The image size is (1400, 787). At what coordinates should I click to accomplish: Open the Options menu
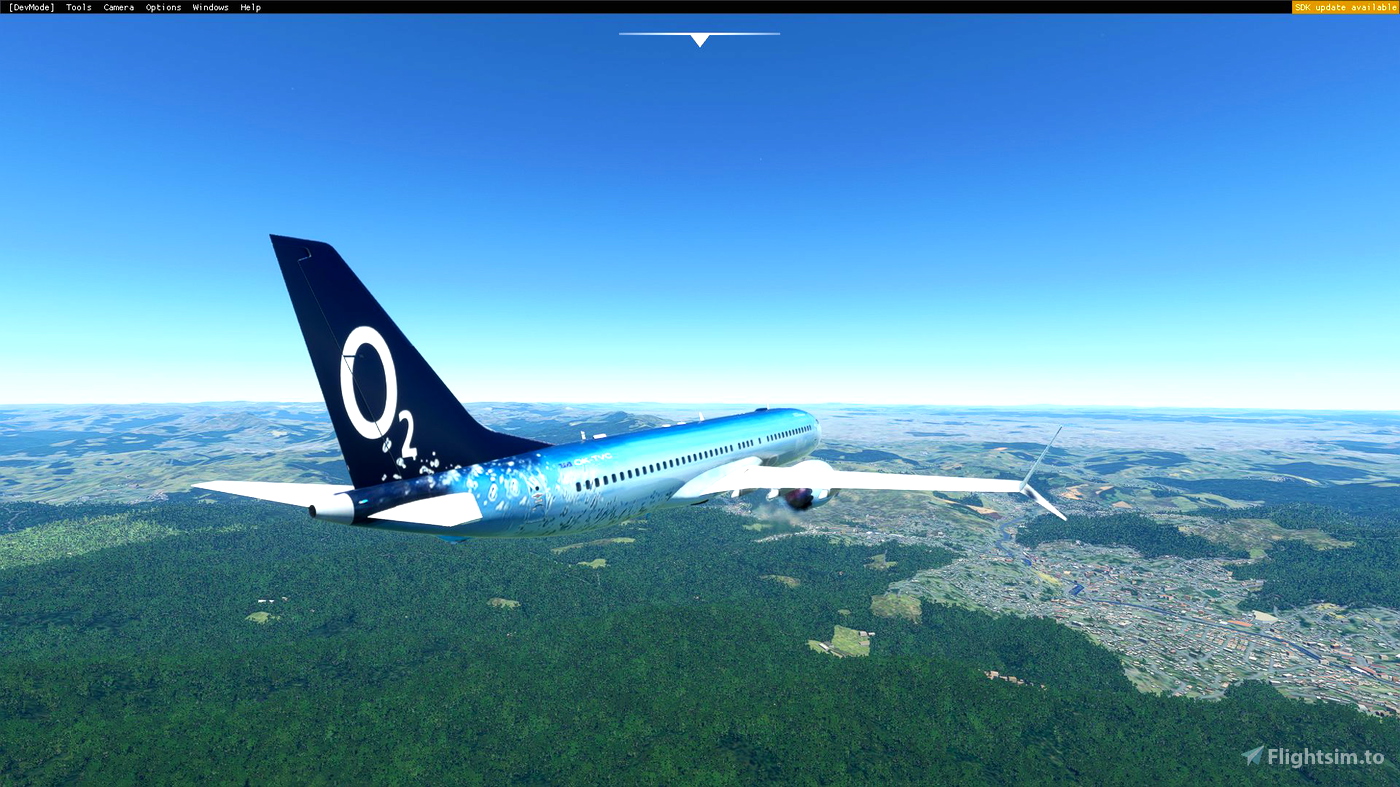point(163,5)
